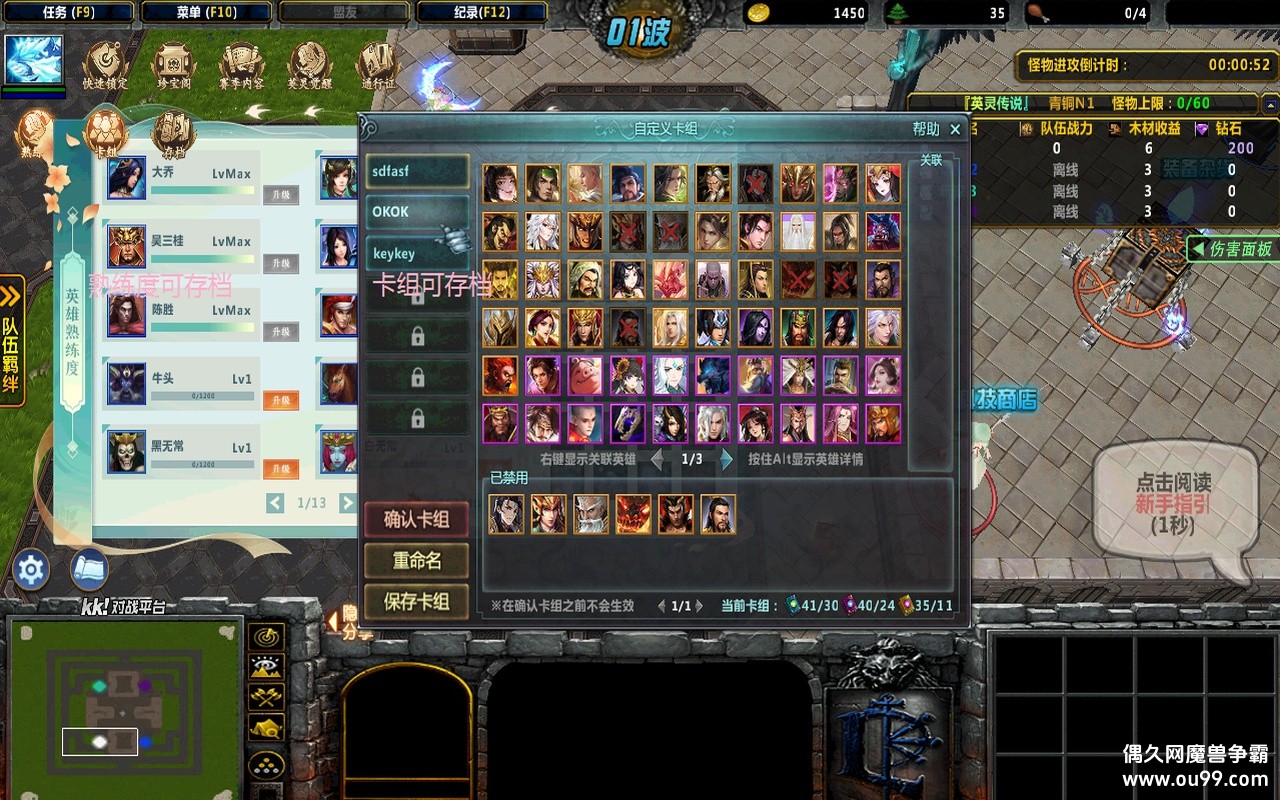Open the 菜单 (F10) game menu
1280x800 pixels.
click(207, 12)
